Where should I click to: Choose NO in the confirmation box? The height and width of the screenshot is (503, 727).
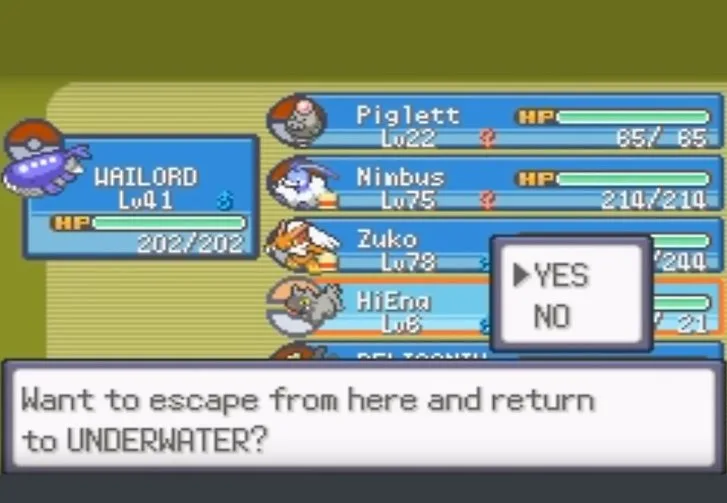tap(552, 318)
